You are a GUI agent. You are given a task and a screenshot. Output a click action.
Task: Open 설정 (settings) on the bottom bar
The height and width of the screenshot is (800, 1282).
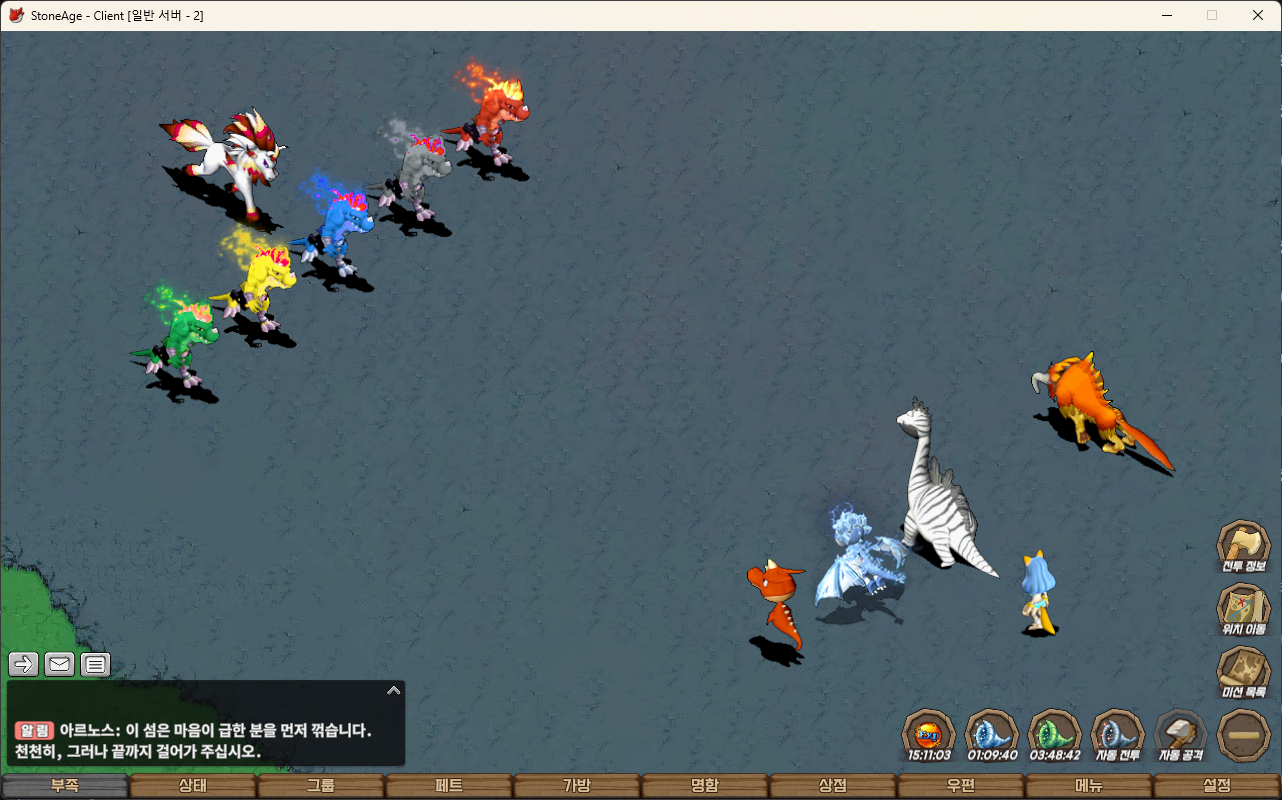1217,786
